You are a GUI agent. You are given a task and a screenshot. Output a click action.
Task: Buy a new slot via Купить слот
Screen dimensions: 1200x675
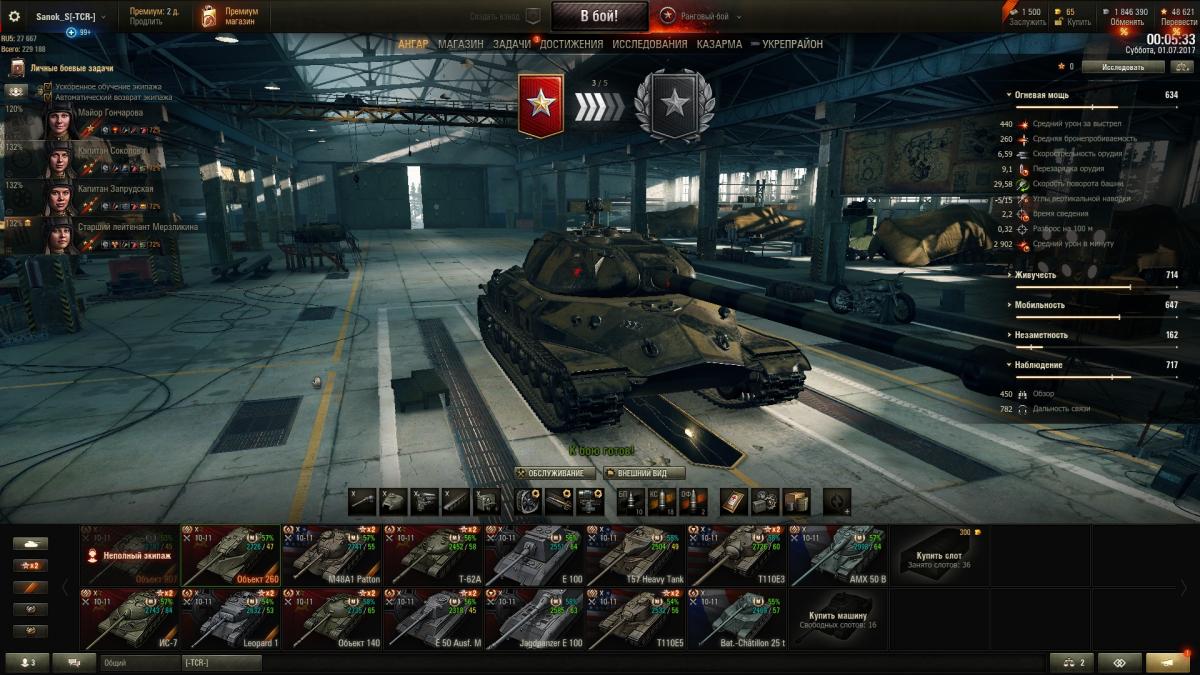pos(939,555)
